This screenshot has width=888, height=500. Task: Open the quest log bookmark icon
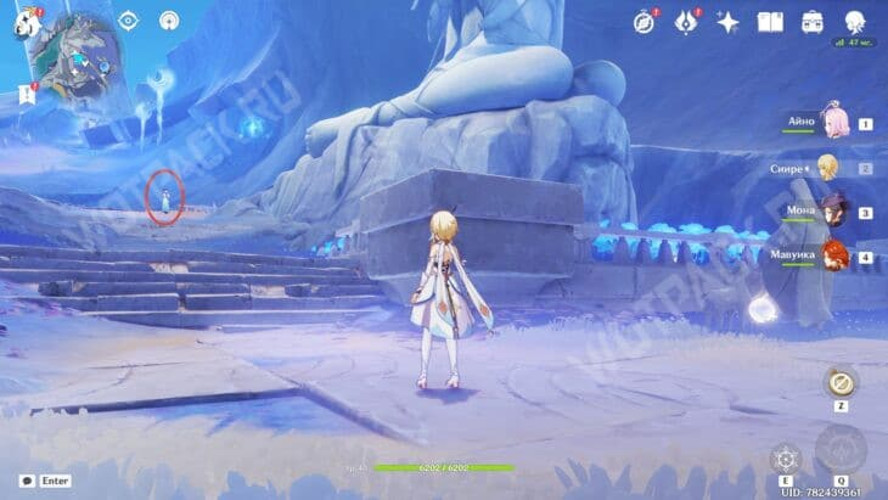(x=26, y=95)
